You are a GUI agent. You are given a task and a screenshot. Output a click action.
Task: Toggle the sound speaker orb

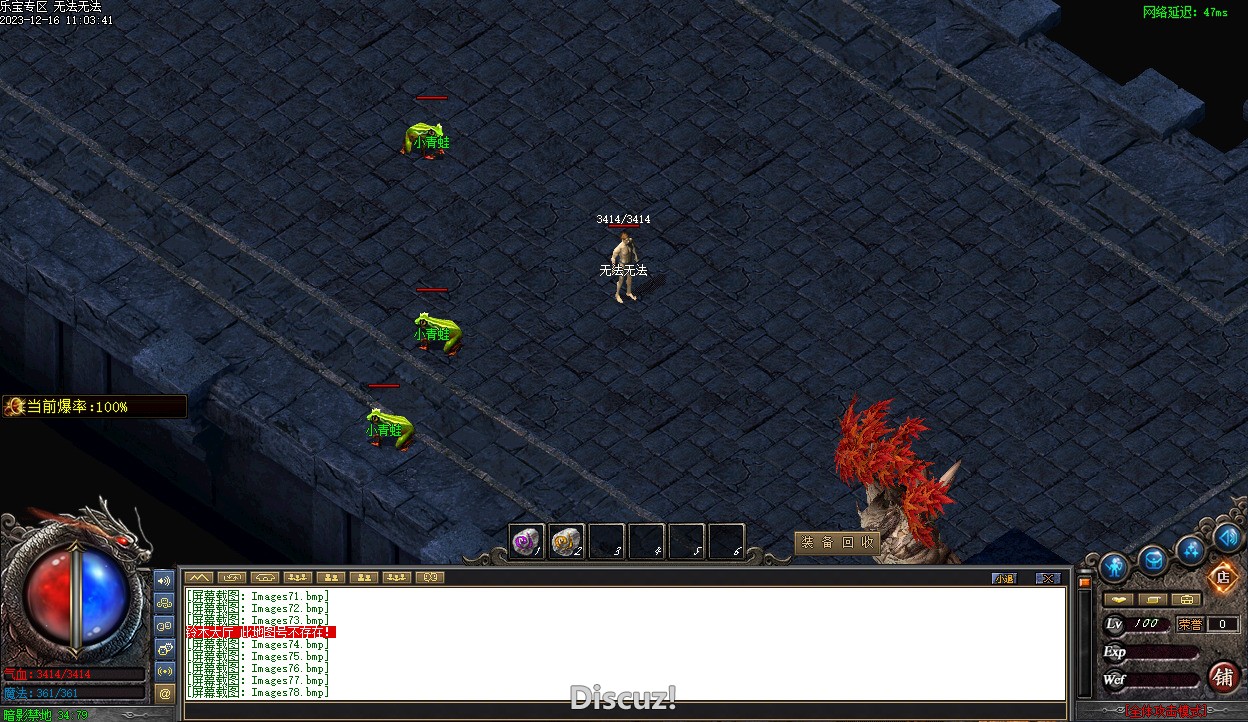tap(1228, 537)
